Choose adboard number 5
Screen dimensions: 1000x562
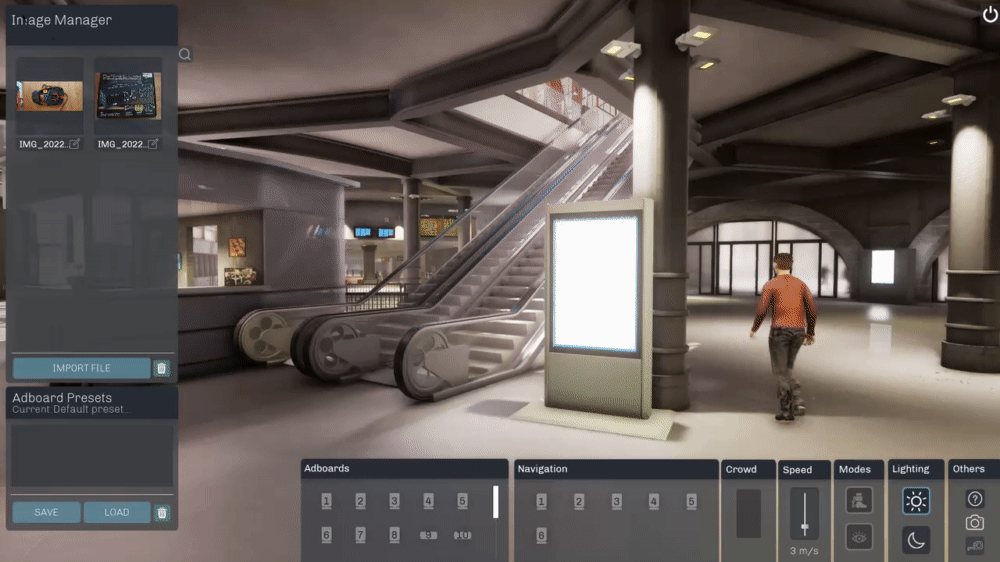point(462,501)
